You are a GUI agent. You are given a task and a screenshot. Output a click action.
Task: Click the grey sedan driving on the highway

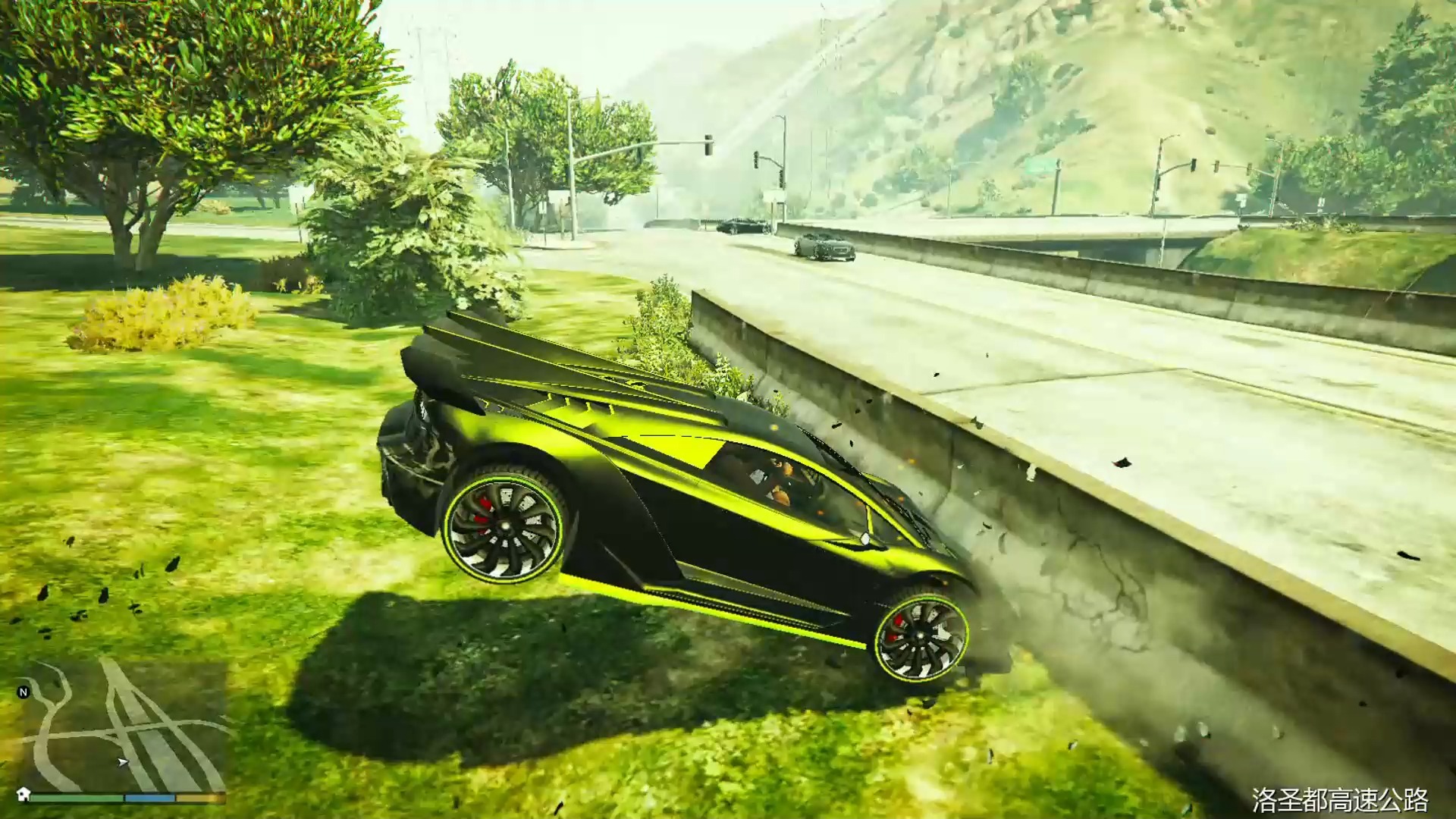[x=827, y=246]
